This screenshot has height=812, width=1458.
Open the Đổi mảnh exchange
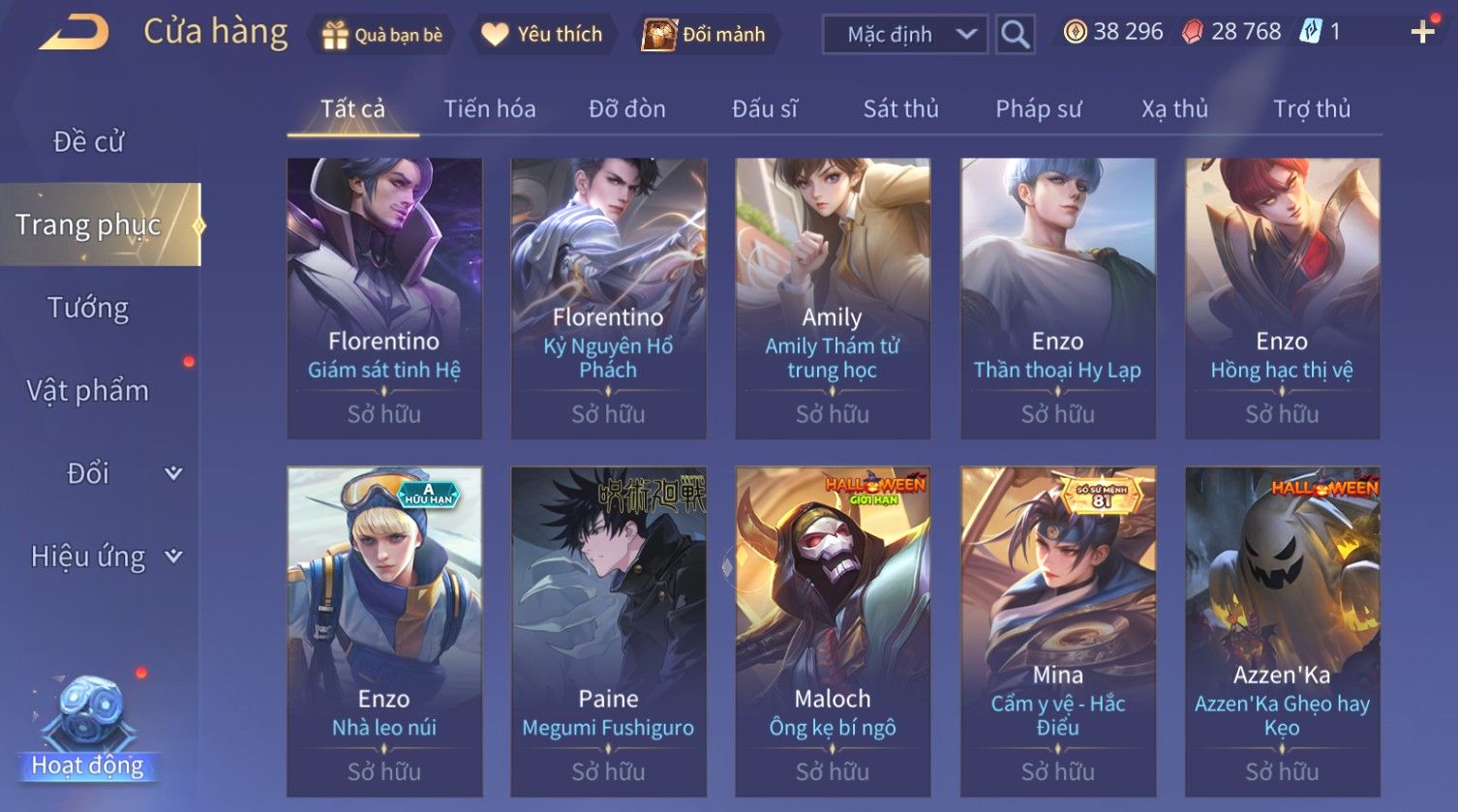(705, 35)
